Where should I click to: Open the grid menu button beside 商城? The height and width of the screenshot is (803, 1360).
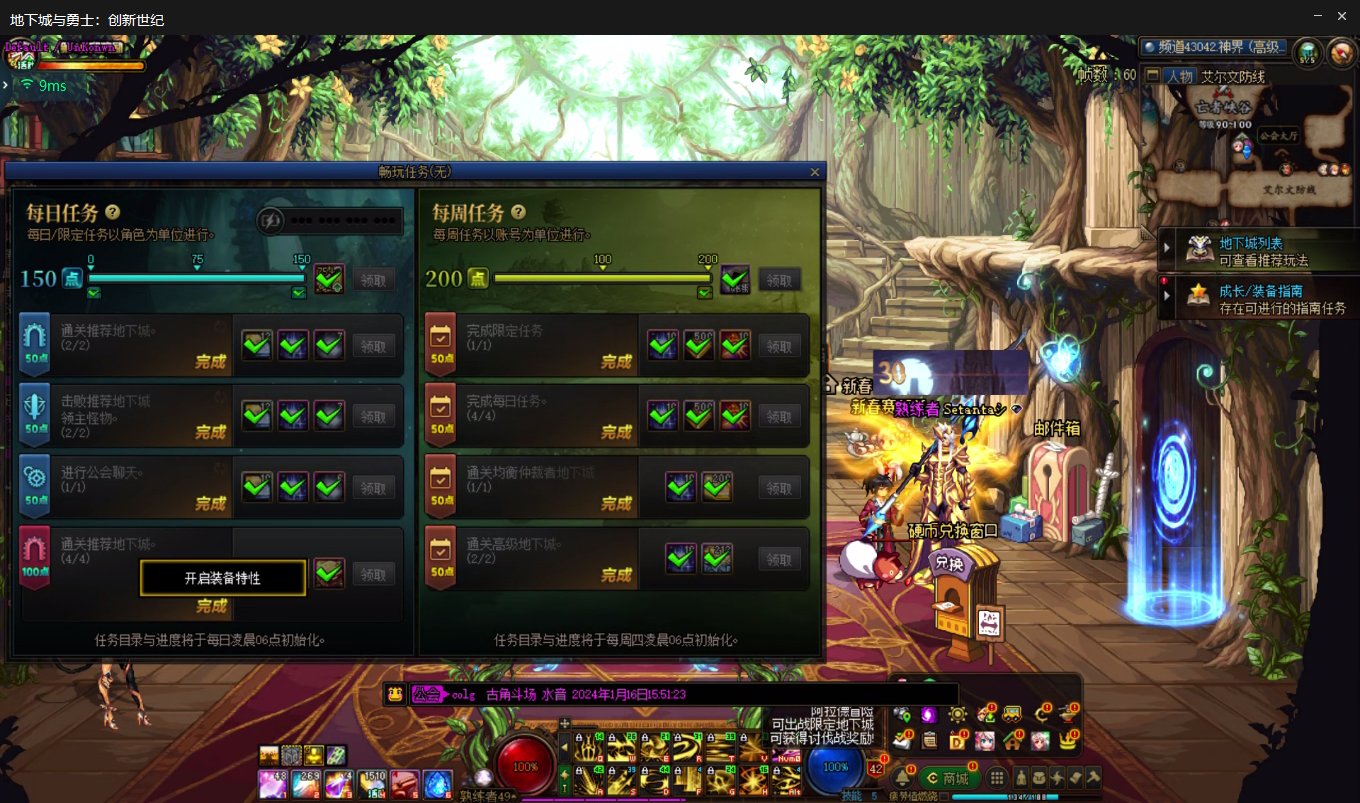[997, 778]
